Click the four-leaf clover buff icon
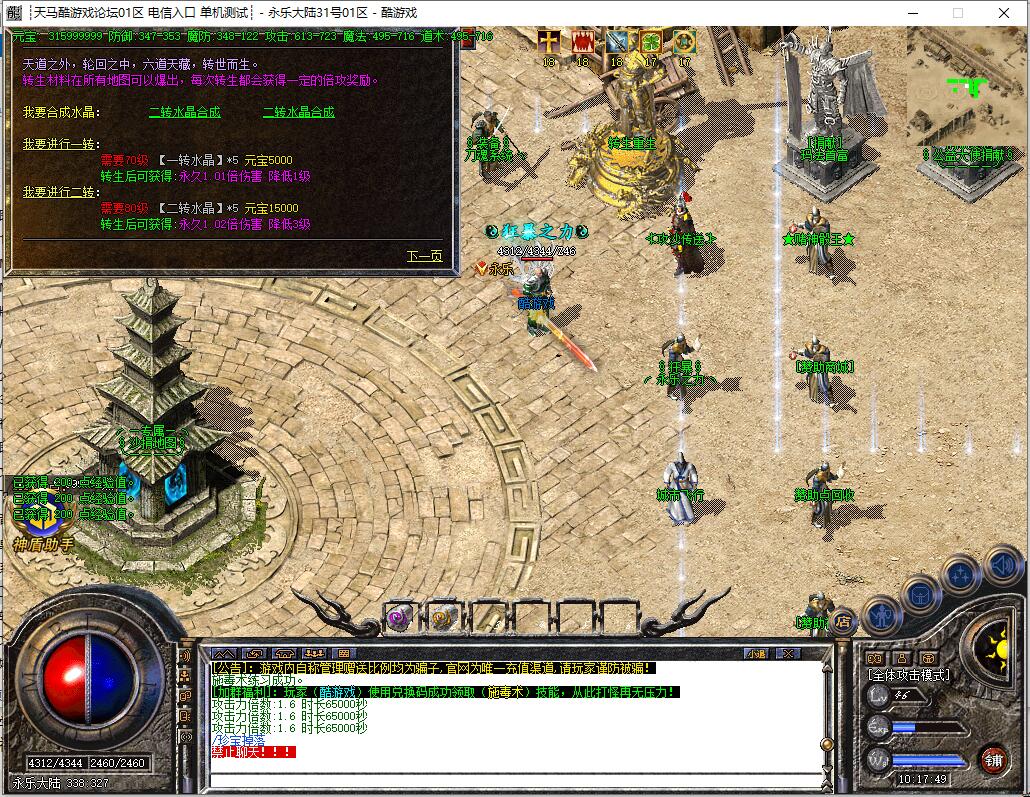This screenshot has width=1030, height=797. tap(651, 42)
